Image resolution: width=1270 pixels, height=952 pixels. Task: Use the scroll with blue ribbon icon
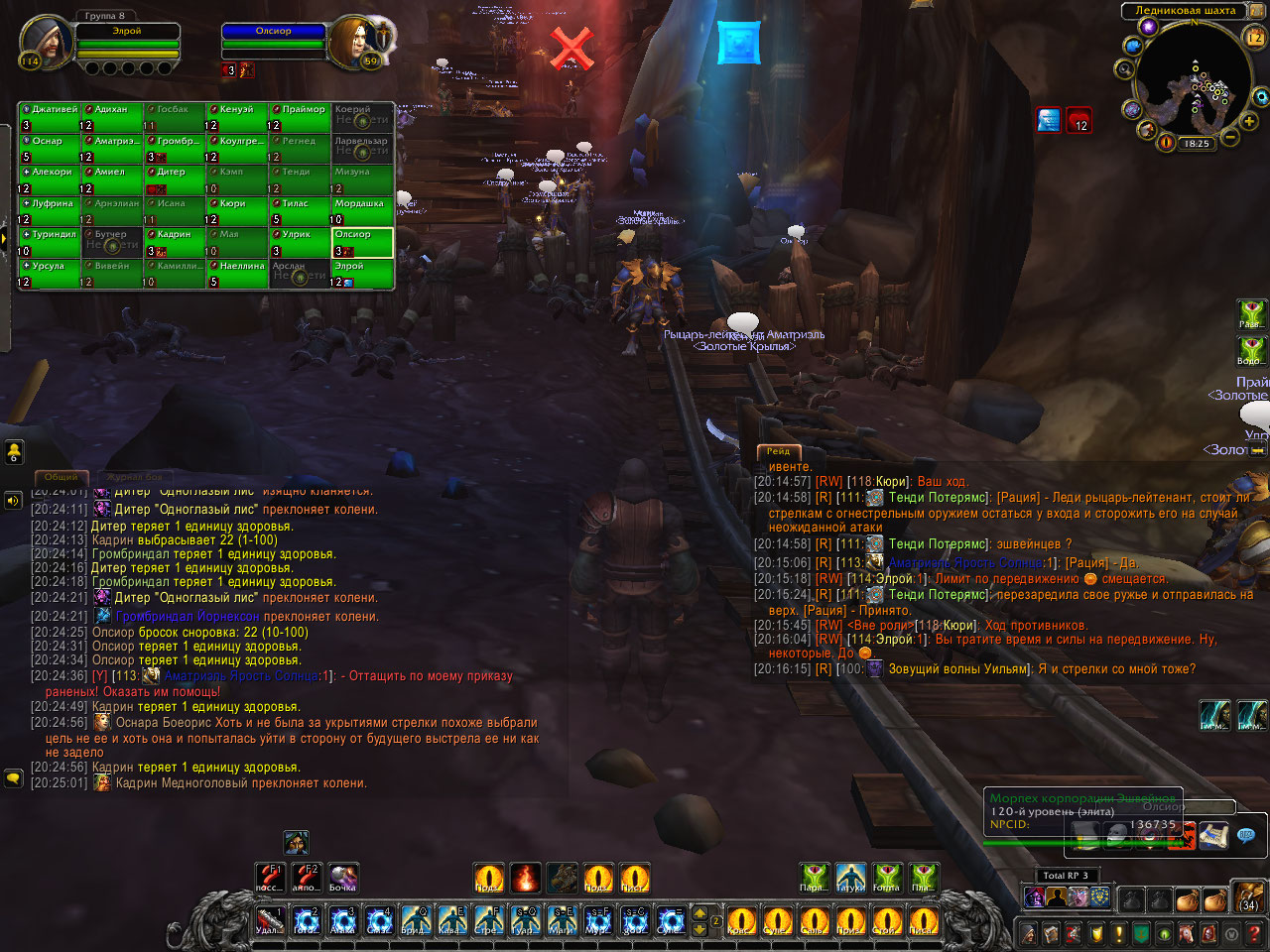pos(1213,835)
